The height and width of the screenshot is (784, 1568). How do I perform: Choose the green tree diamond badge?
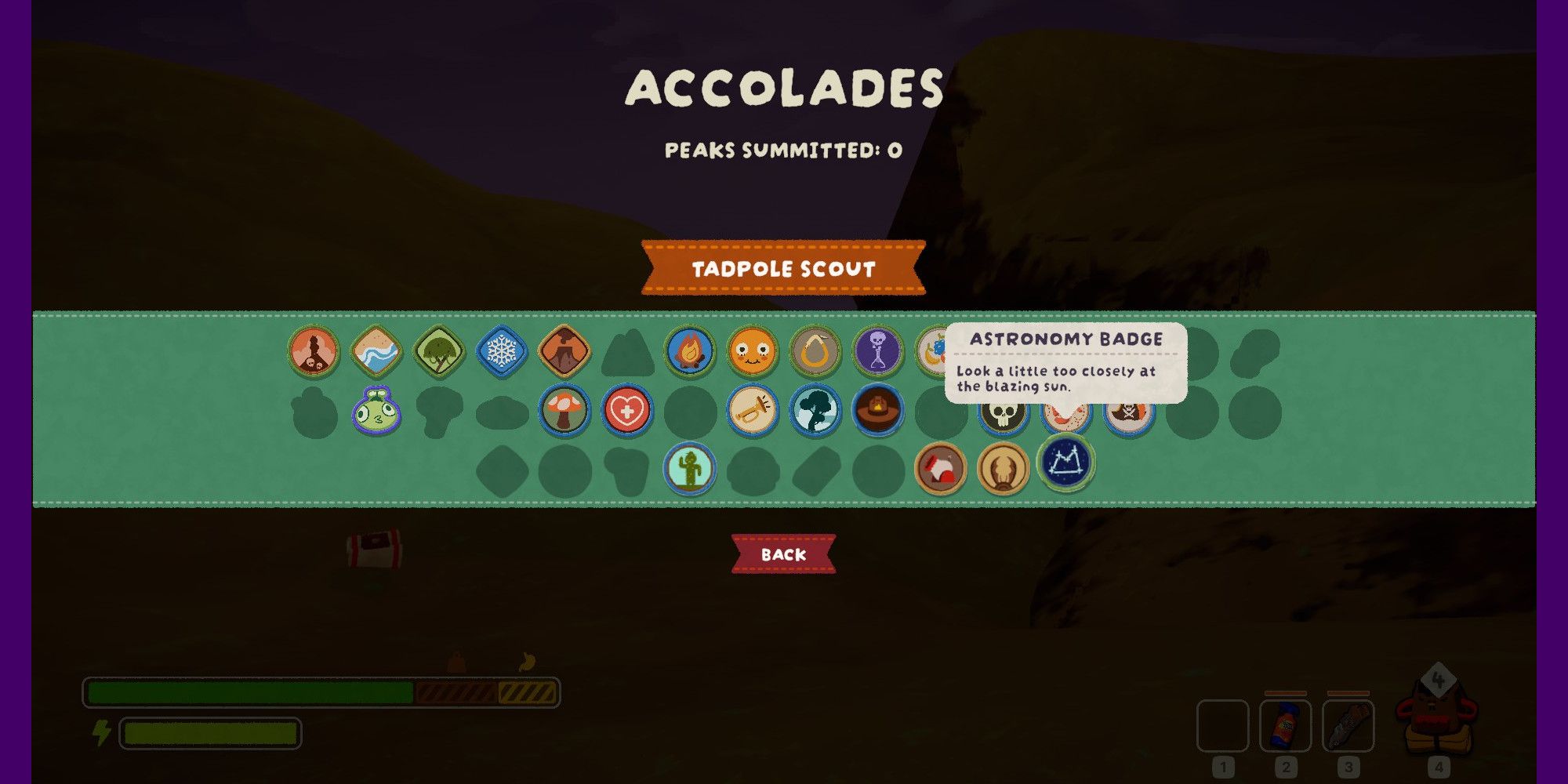tap(438, 351)
